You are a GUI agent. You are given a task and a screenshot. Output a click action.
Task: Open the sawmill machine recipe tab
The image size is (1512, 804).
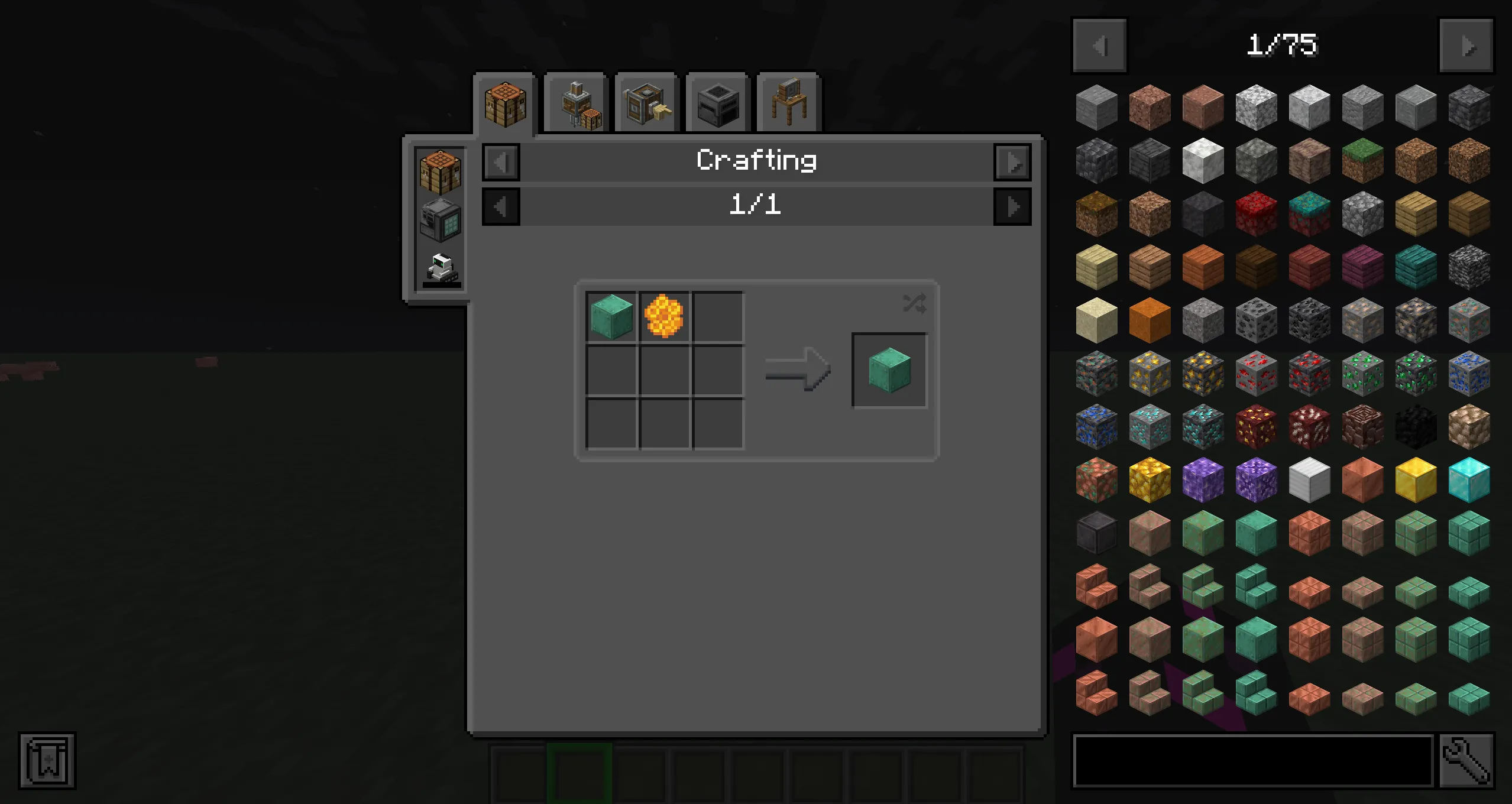[x=645, y=103]
